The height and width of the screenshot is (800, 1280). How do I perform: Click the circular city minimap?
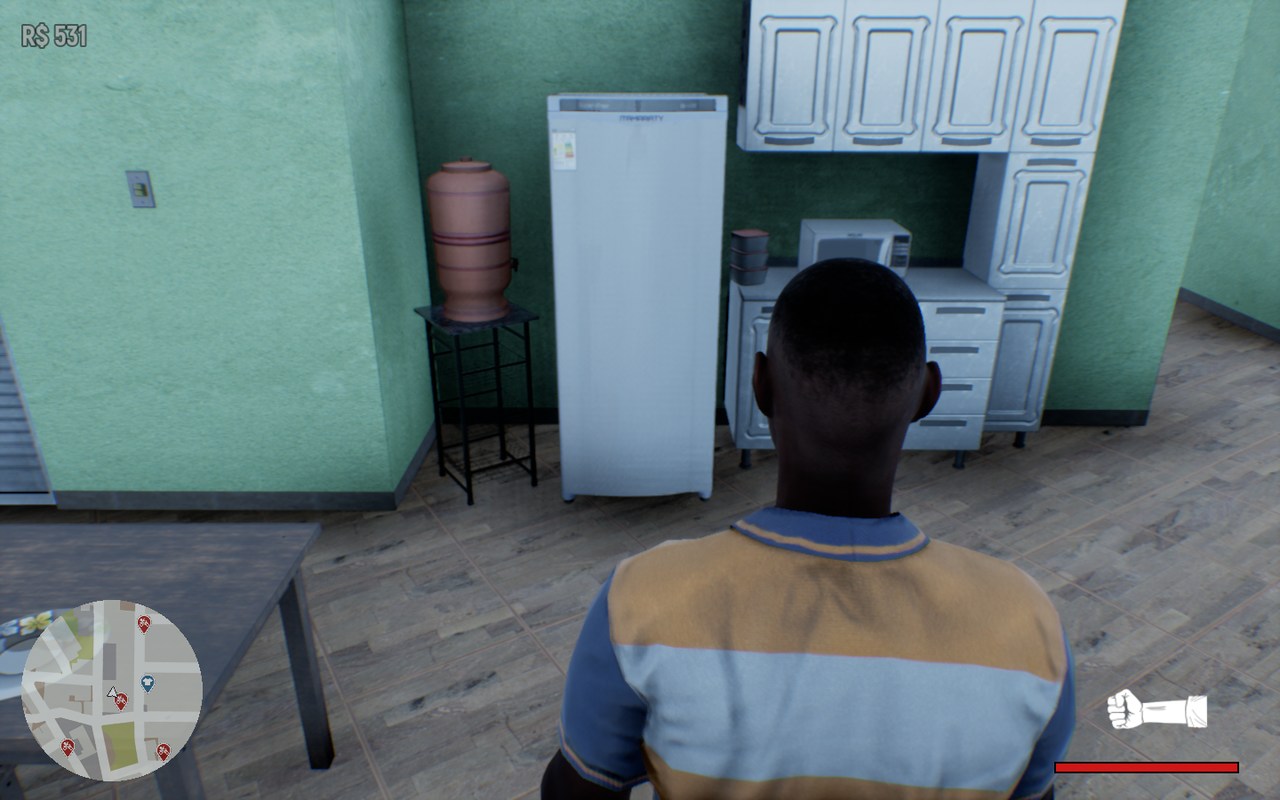111,690
